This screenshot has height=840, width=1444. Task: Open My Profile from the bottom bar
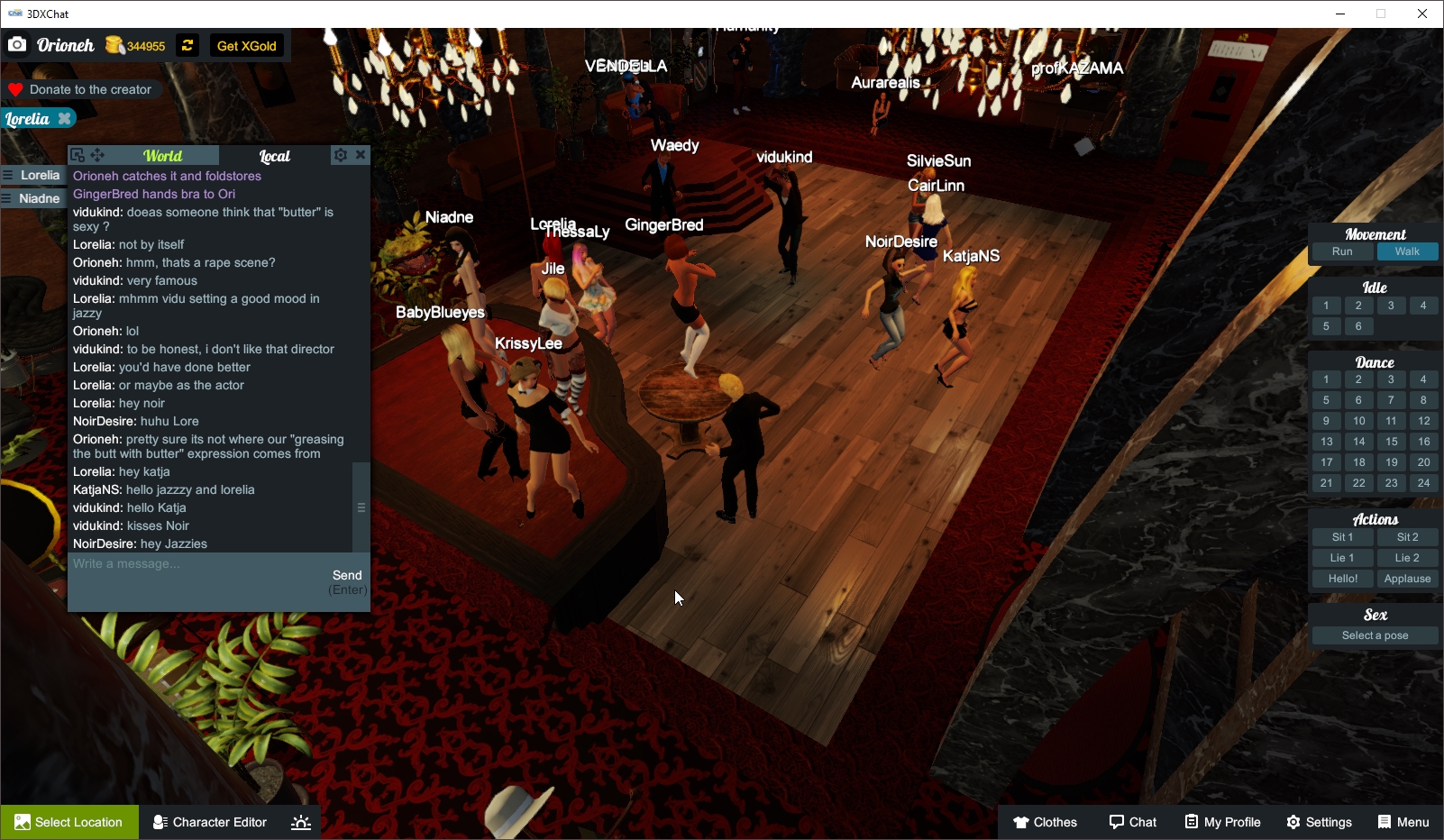click(x=1222, y=822)
